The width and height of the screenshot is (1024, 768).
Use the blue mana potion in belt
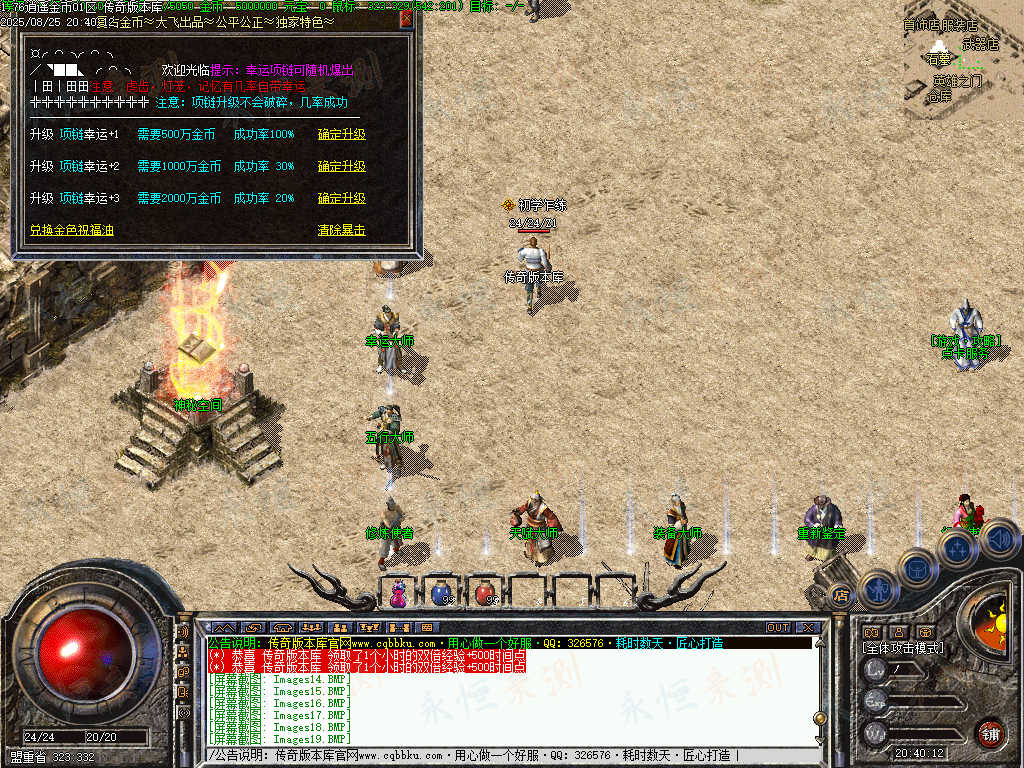click(441, 593)
